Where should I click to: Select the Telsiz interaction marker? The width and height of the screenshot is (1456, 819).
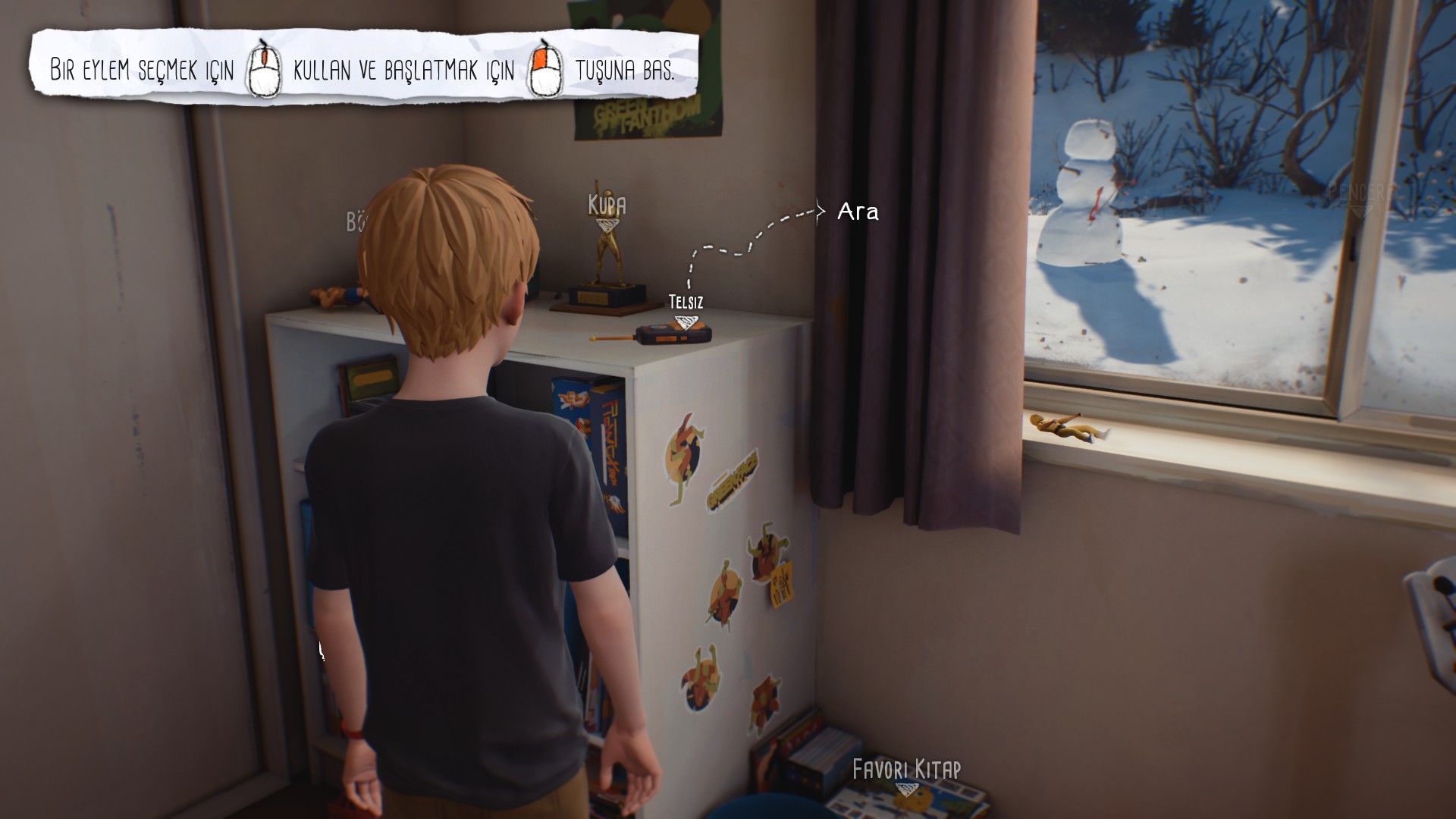coord(686,322)
